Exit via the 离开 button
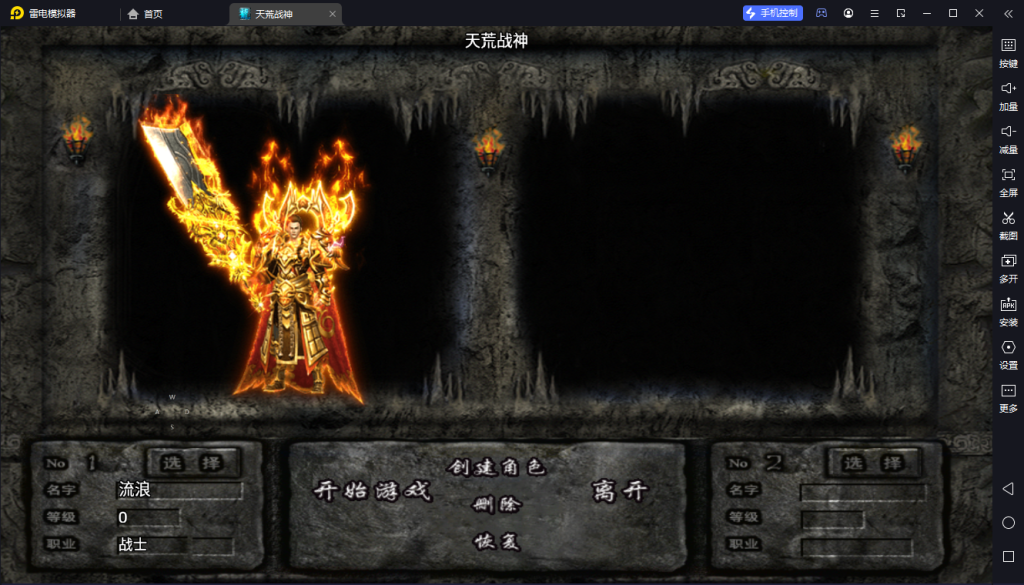This screenshot has width=1024, height=585. point(620,491)
